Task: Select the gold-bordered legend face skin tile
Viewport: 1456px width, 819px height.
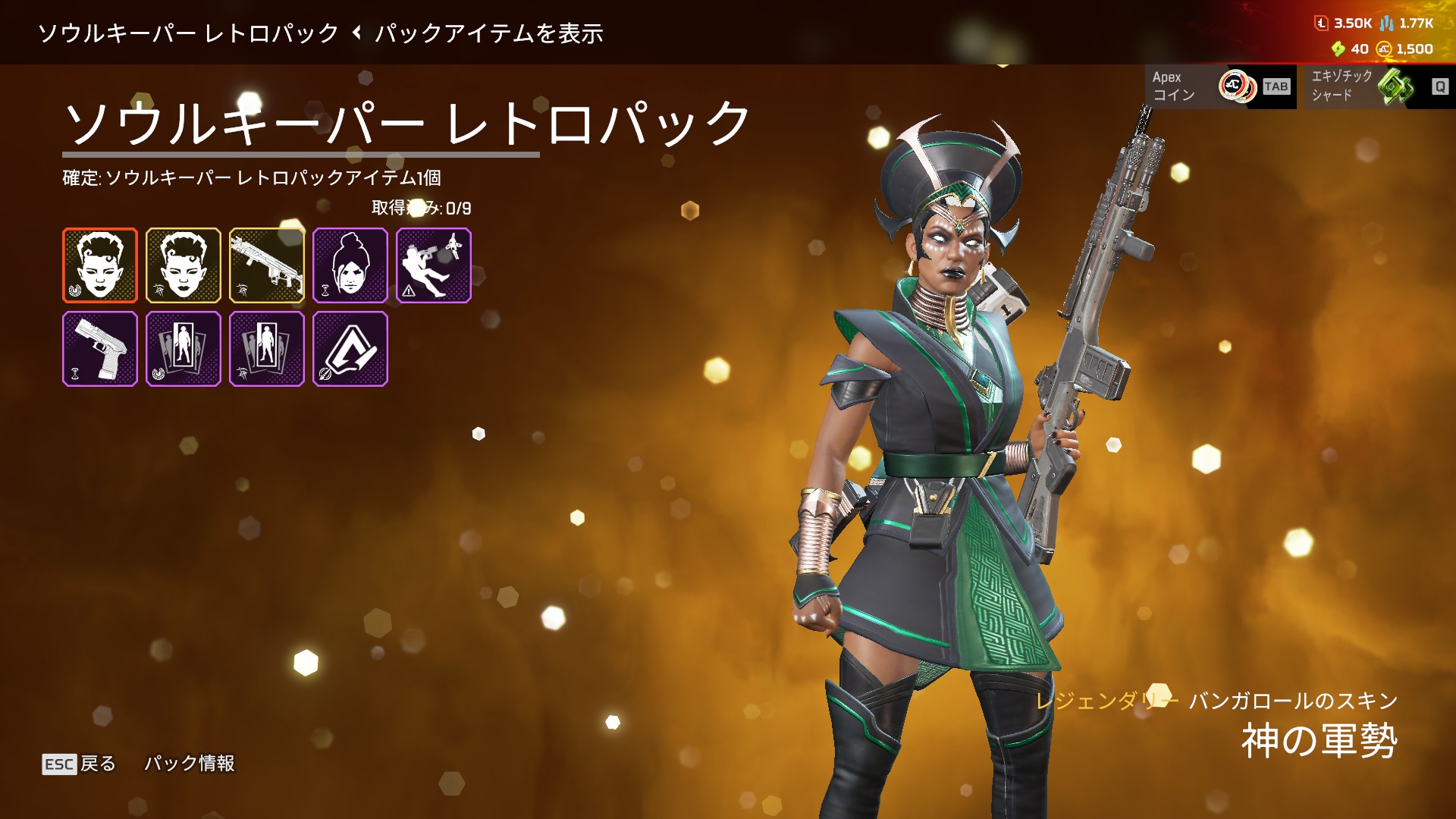Action: tap(184, 265)
